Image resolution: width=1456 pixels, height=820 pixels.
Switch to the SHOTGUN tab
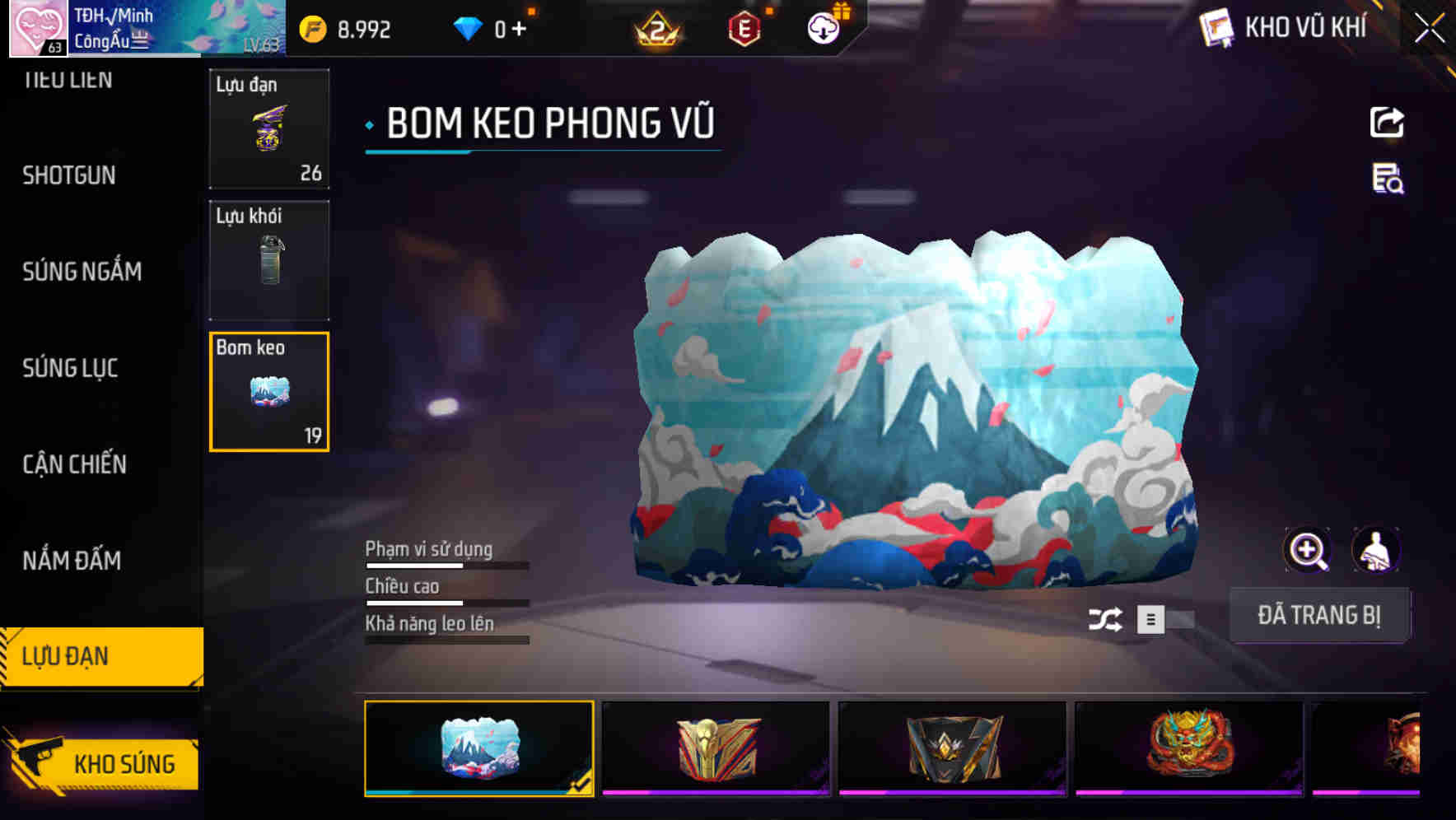[x=69, y=175]
